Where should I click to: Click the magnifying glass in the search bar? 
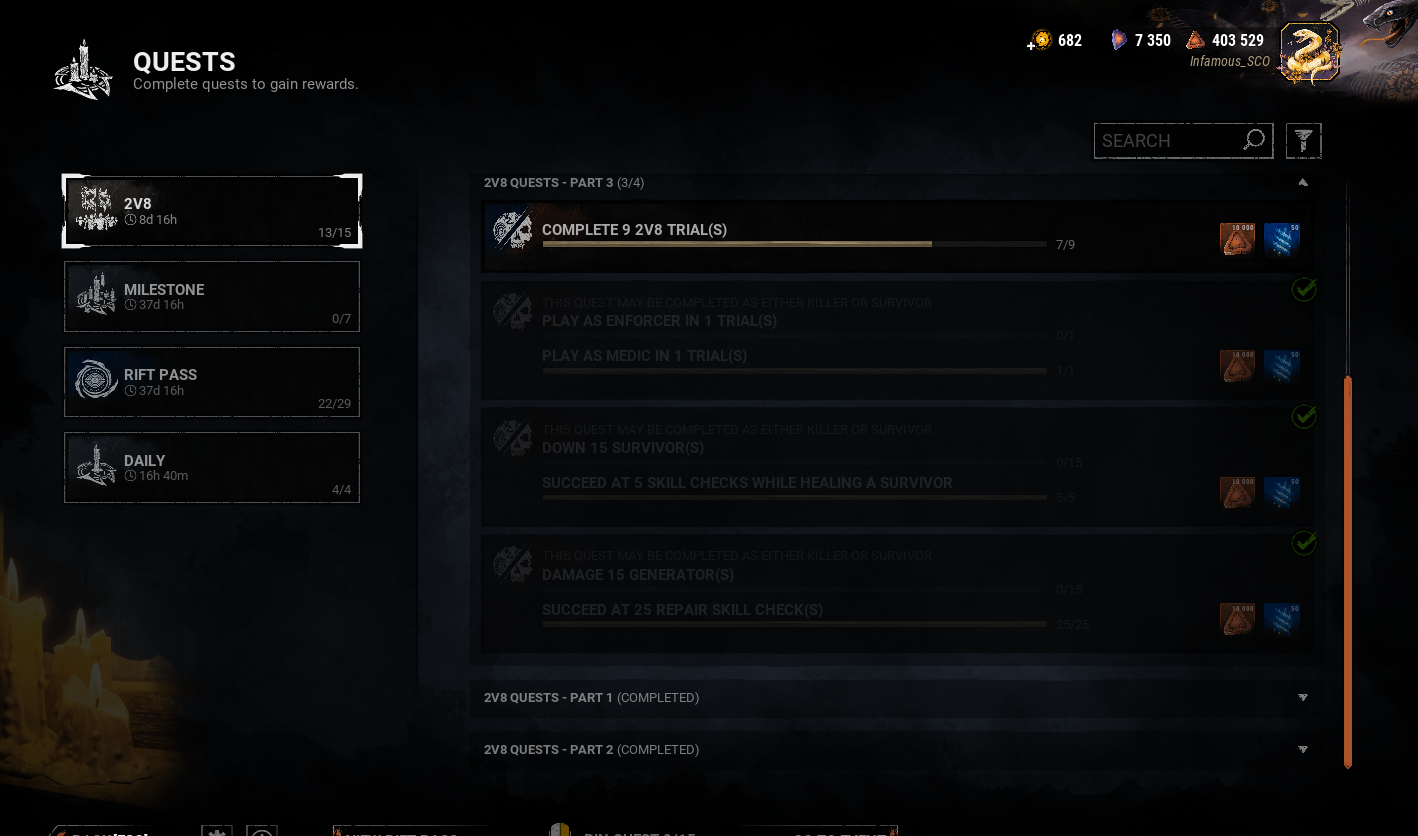(x=1253, y=140)
